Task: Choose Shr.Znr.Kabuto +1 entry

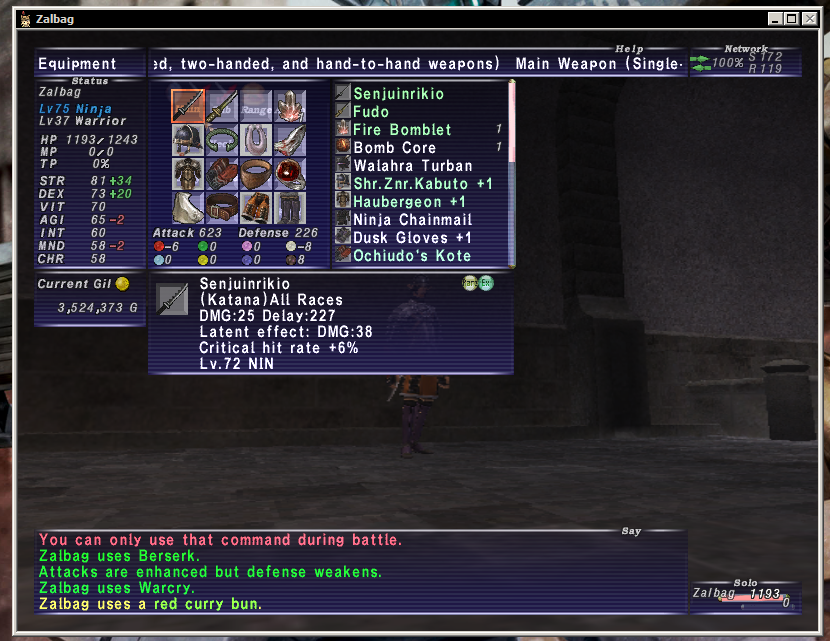Action: 423,183
